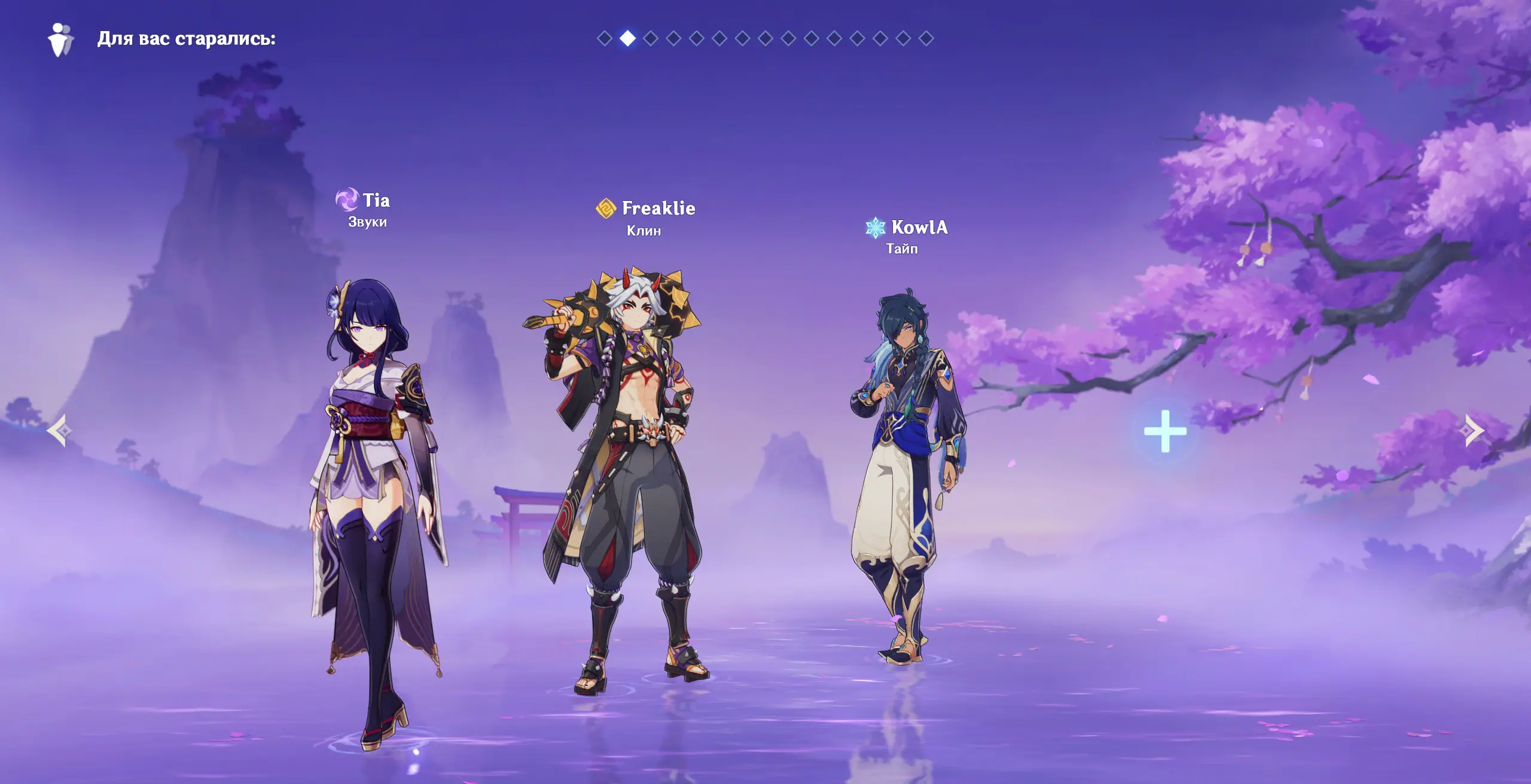Go to the previous team page arrow
1531x784 pixels.
[x=60, y=431]
